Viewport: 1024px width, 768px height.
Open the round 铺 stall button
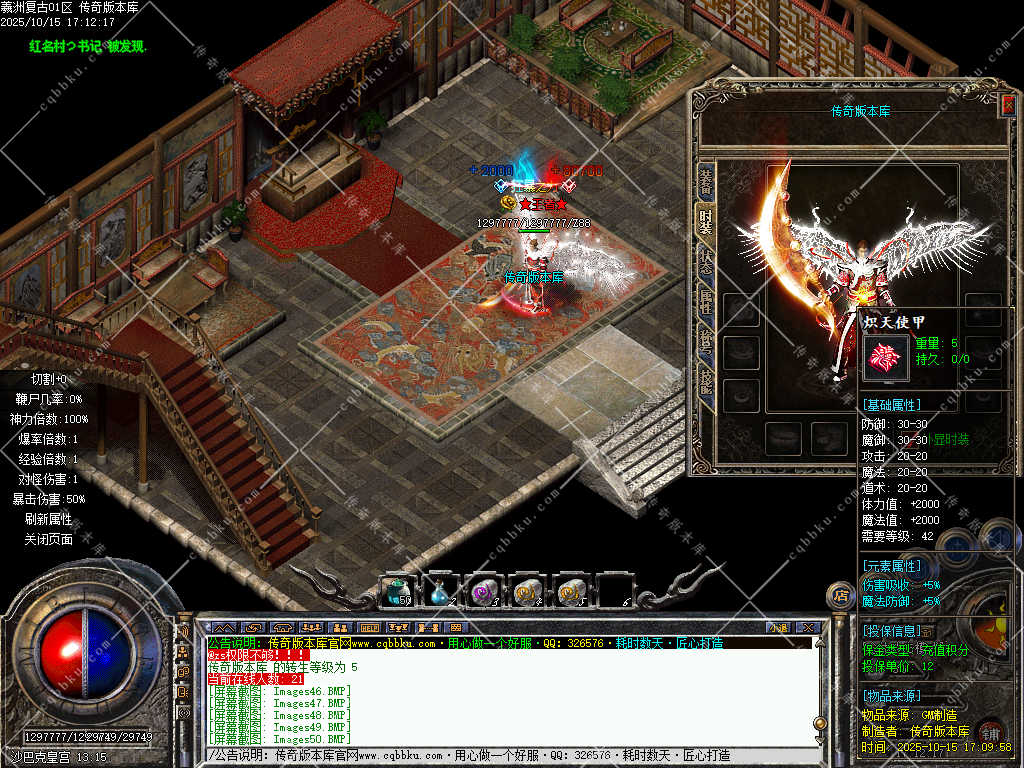[990, 730]
